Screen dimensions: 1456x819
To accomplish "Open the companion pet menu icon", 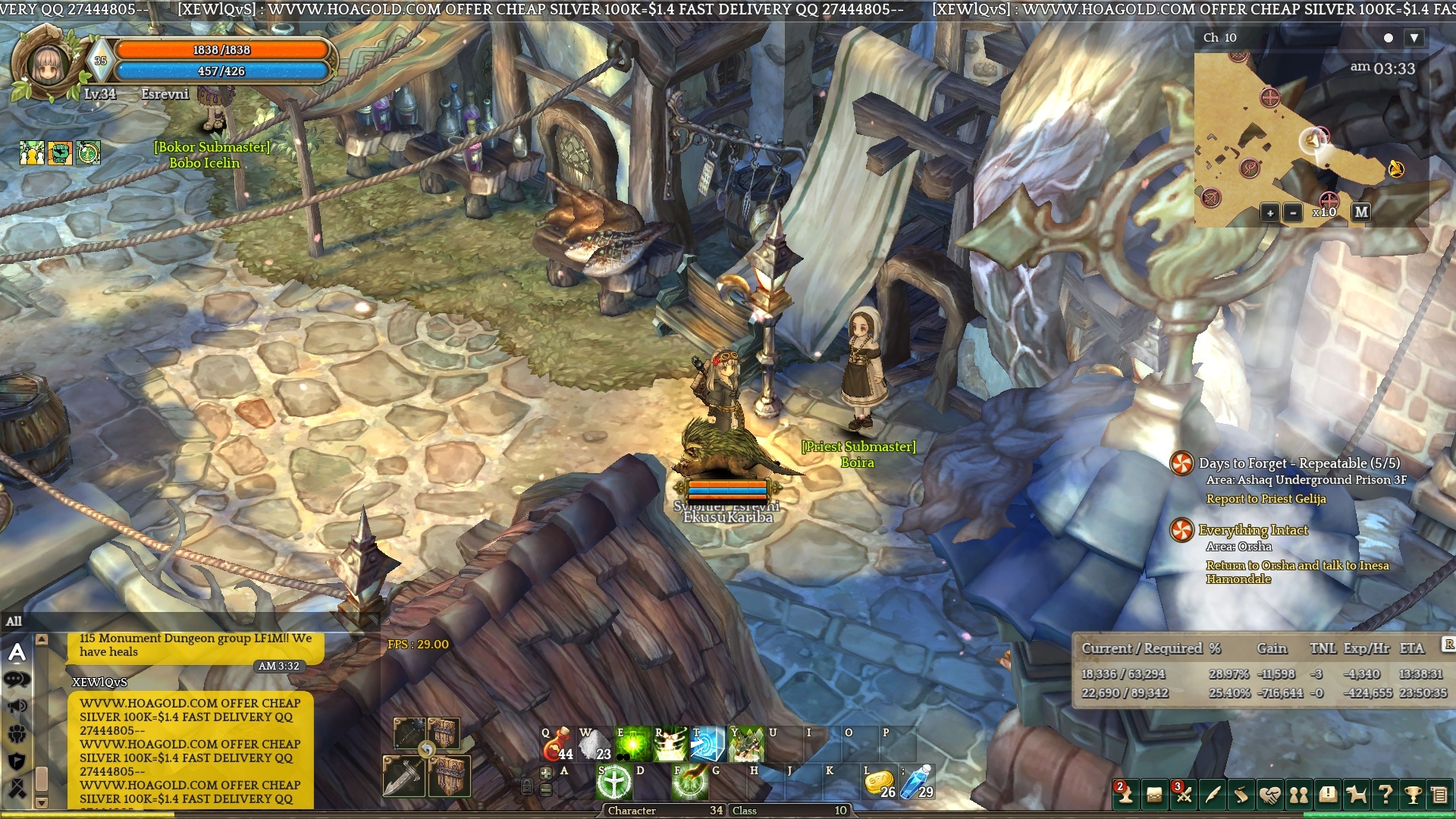I will pos(1357,795).
